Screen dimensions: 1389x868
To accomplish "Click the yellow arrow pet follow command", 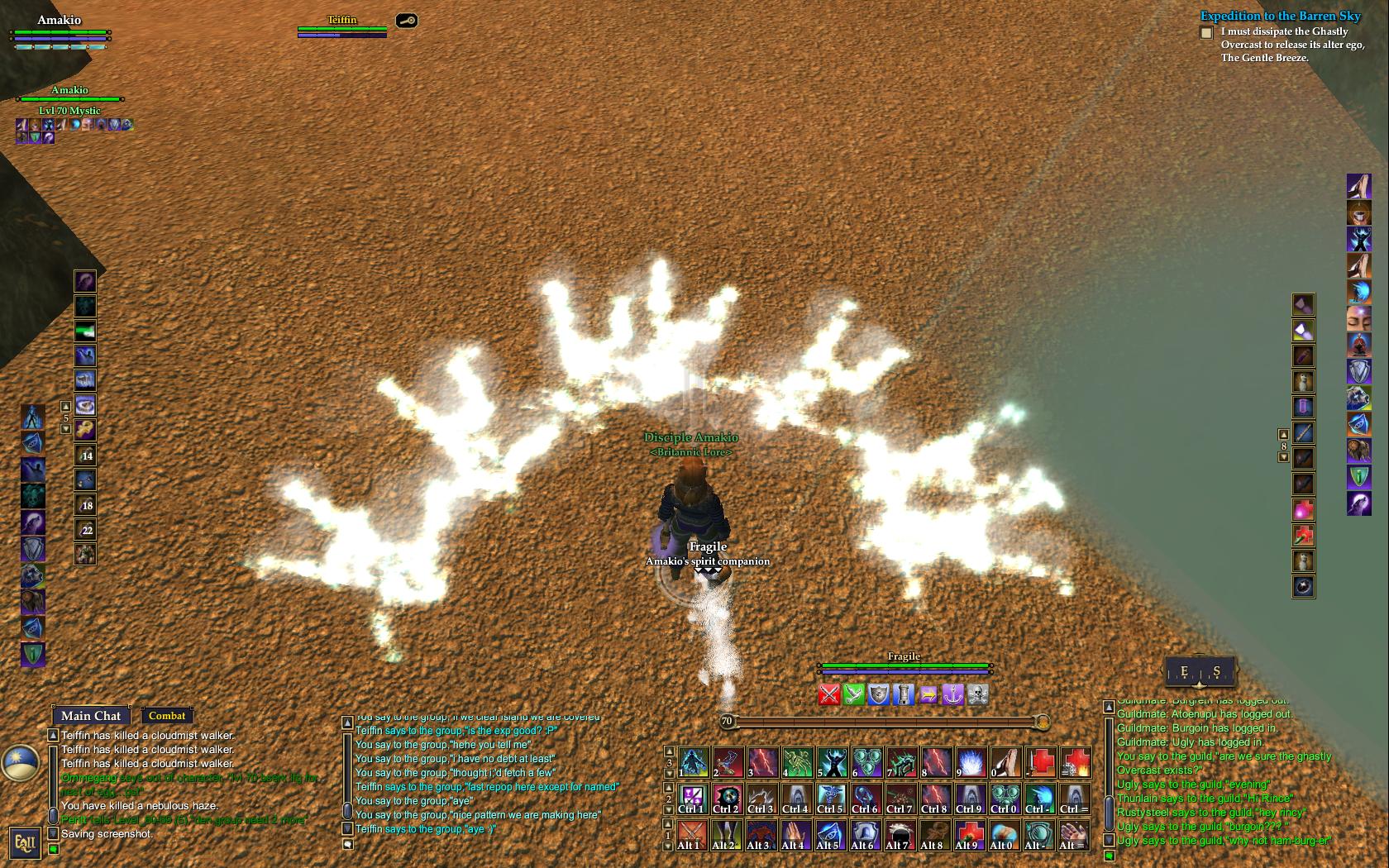I will pos(928,694).
